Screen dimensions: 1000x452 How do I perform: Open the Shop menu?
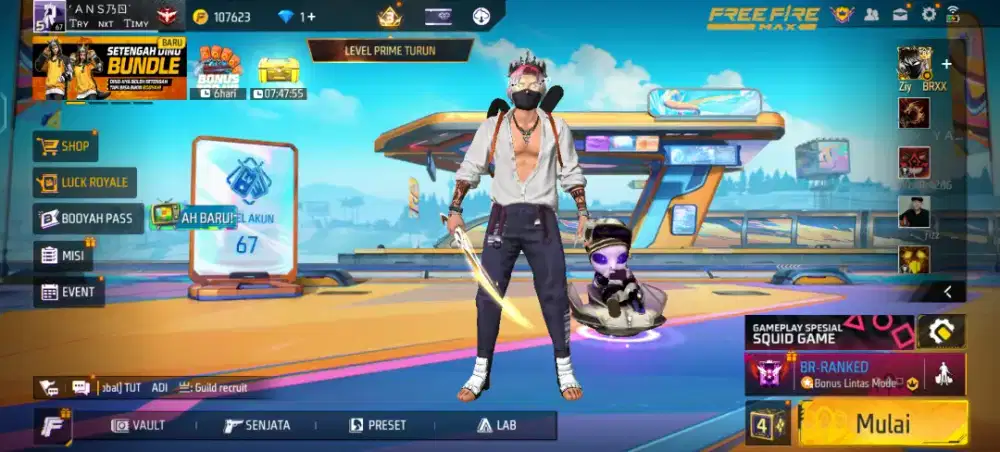66,146
